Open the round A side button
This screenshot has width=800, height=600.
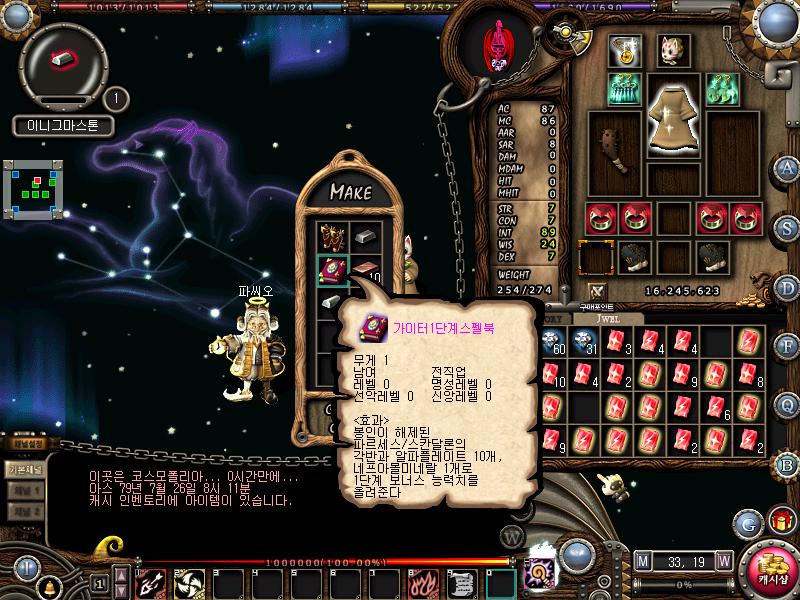pyautogui.click(x=787, y=169)
